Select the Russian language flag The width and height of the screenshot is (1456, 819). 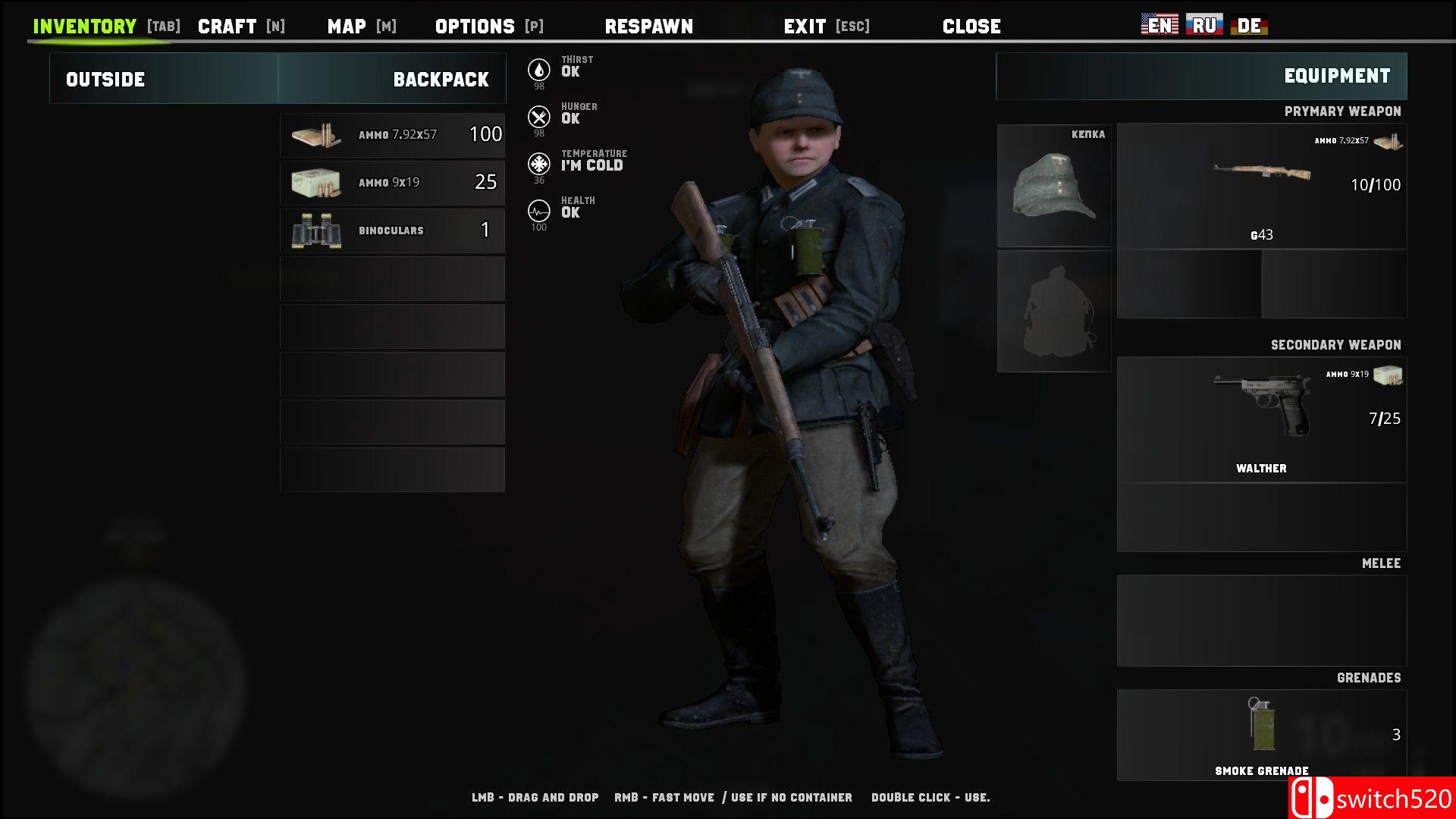[x=1204, y=25]
